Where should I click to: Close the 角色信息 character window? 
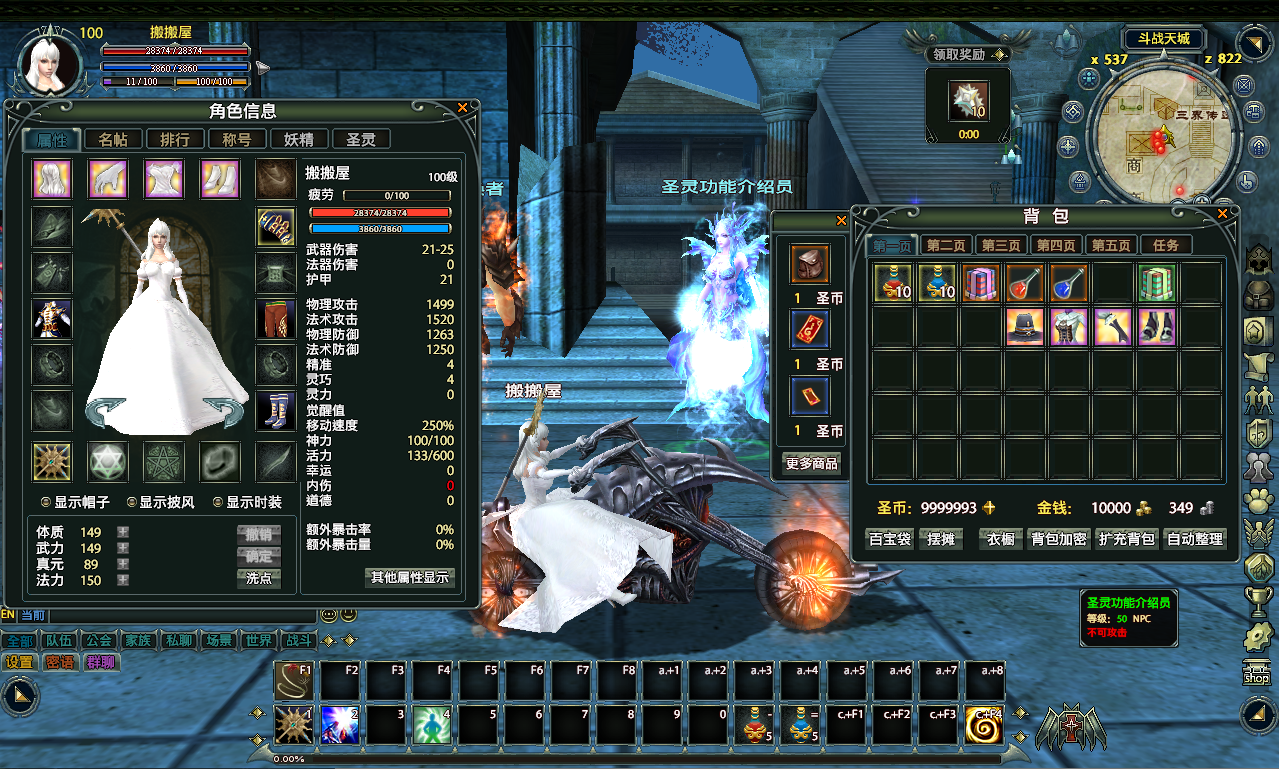pos(462,107)
